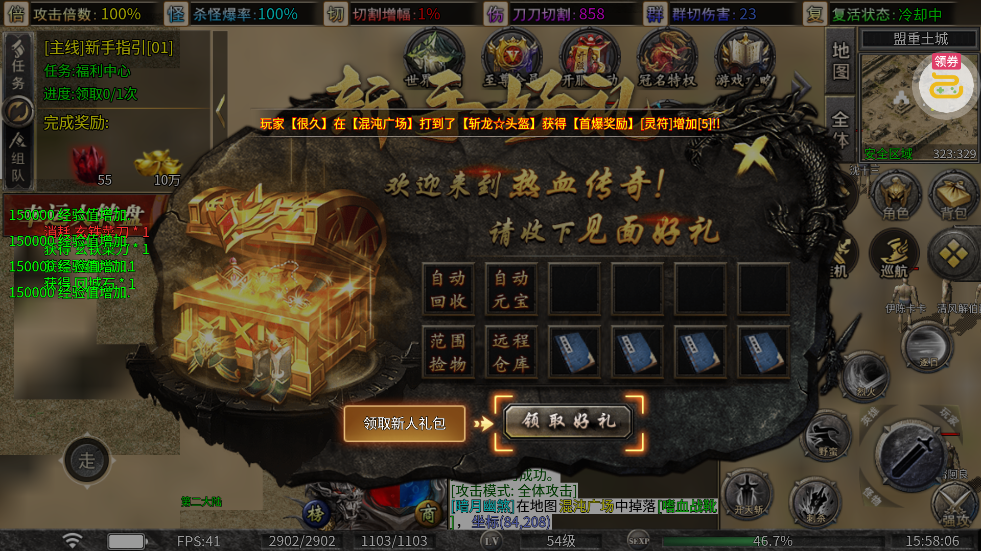Select the 自动回收 reward slot
Image resolution: width=981 pixels, height=551 pixels.
pos(448,289)
